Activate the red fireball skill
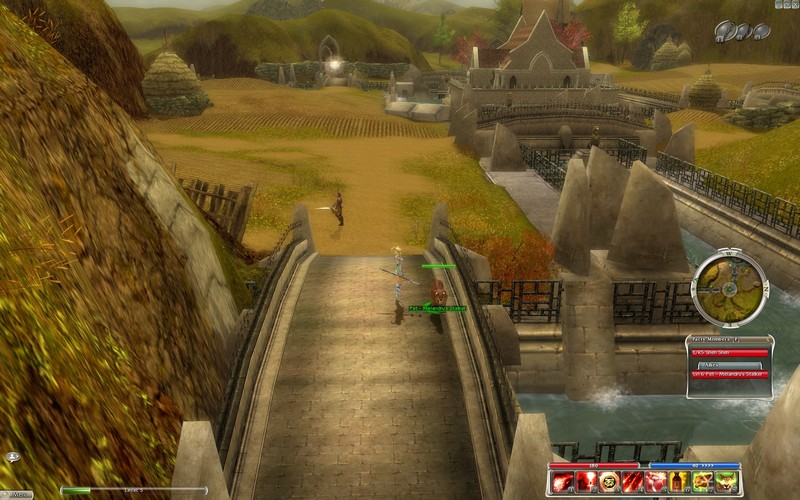800x500 pixels. (x=563, y=482)
